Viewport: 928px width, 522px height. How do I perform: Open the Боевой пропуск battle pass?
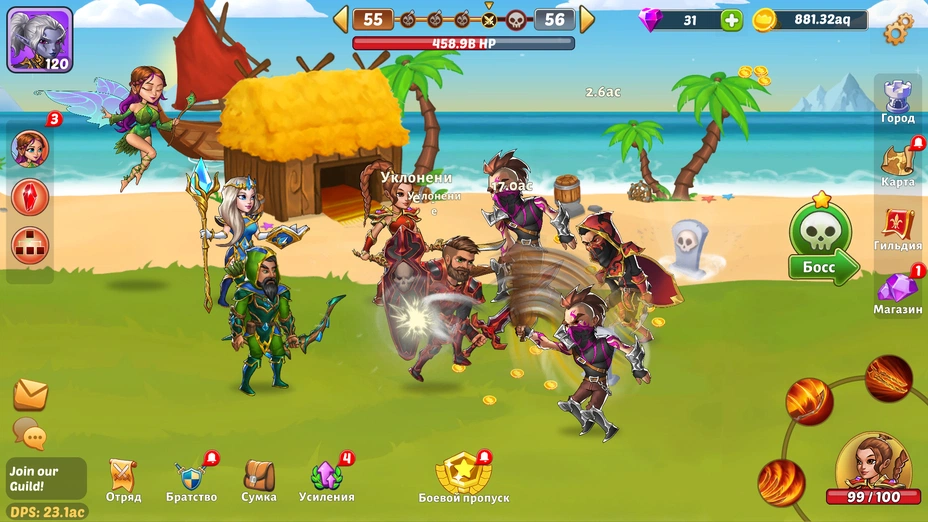tap(463, 478)
